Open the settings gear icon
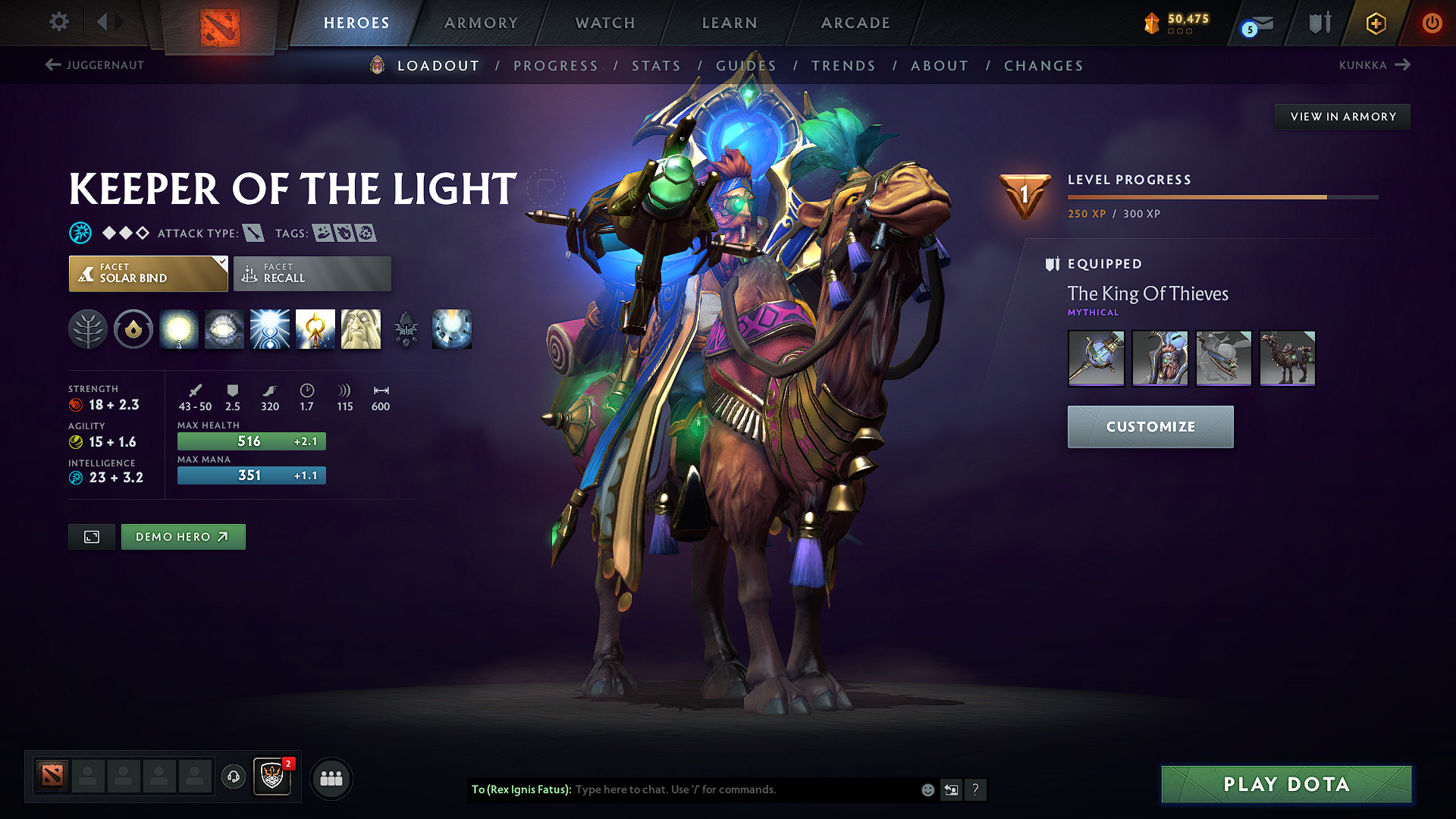 coord(58,22)
